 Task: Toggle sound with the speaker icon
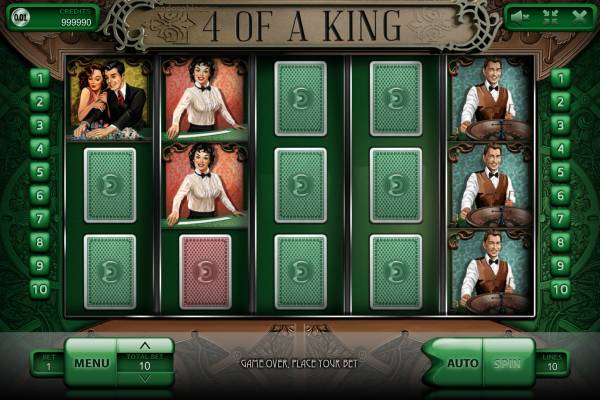[520, 16]
